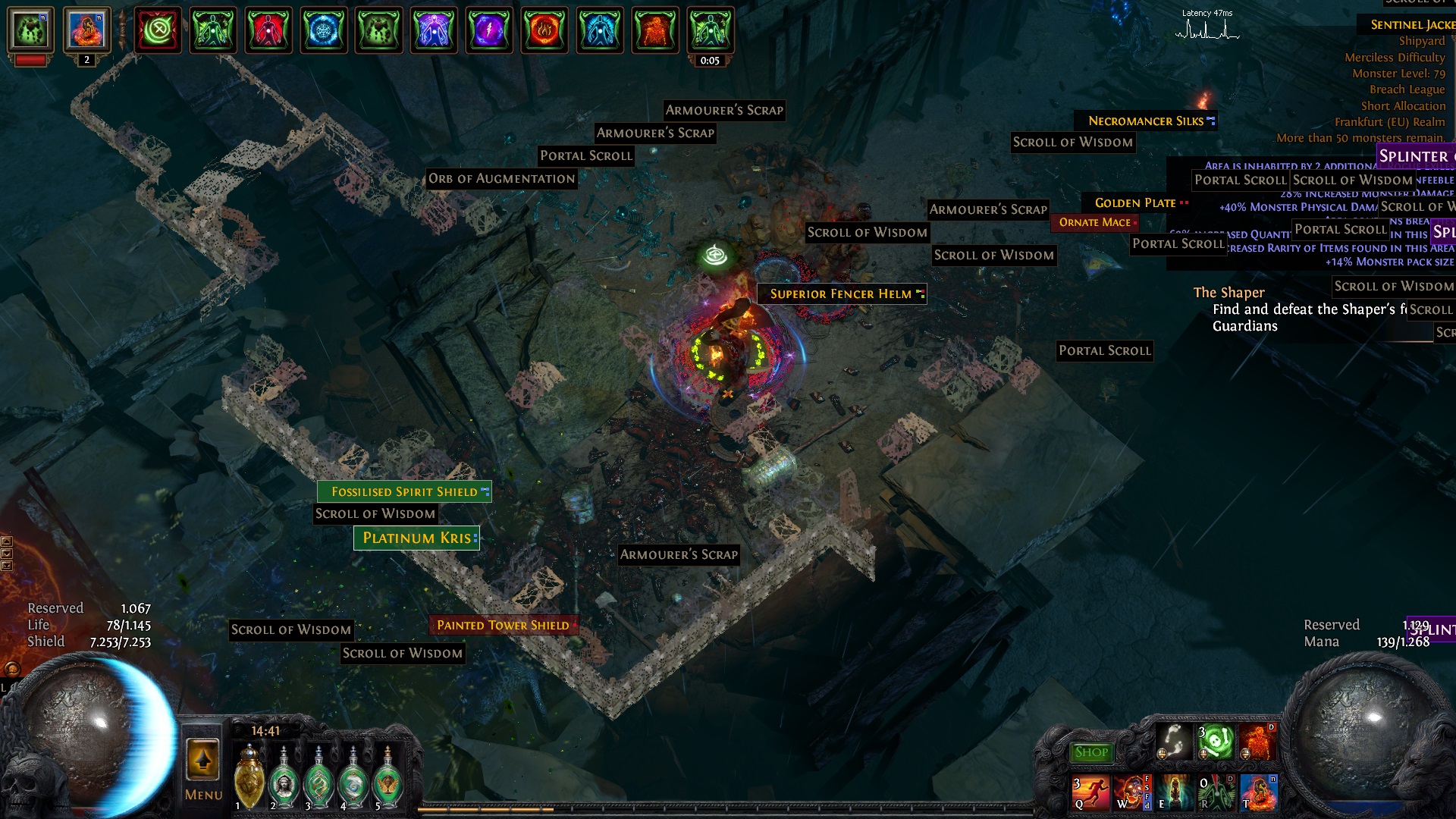Click the orange flame ring buff icon
Image resolution: width=1456 pixels, height=819 pixels.
tap(544, 30)
